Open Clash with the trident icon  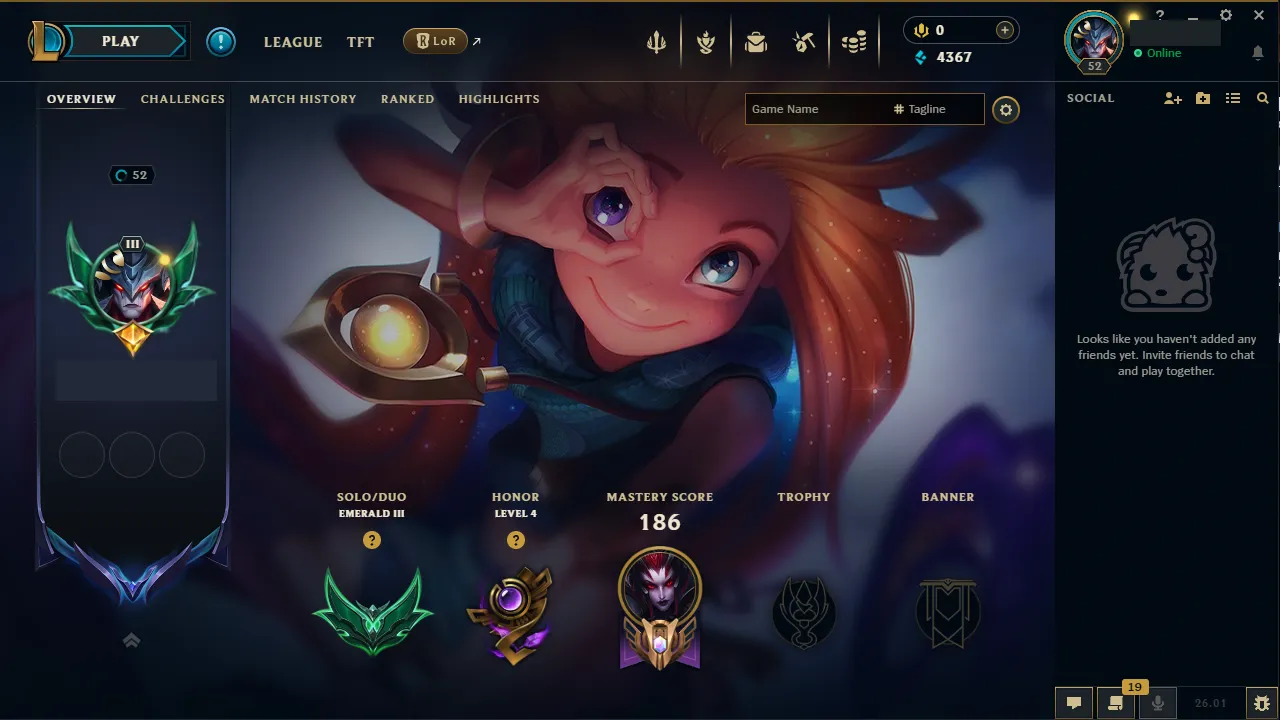(655, 41)
